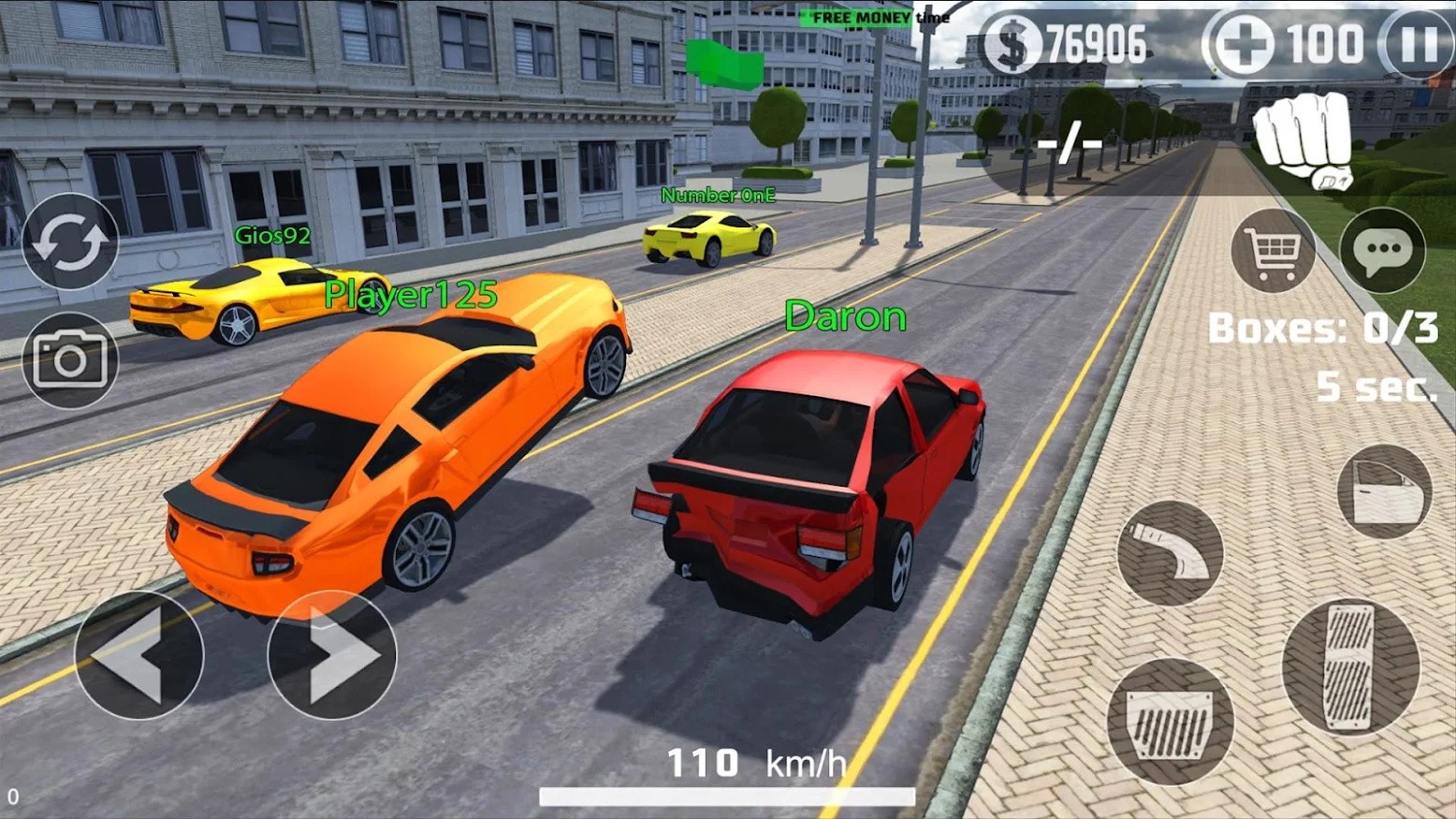Screen dimensions: 1456x819
Task: Open the chat bubble messenger
Action: pyautogui.click(x=1382, y=251)
